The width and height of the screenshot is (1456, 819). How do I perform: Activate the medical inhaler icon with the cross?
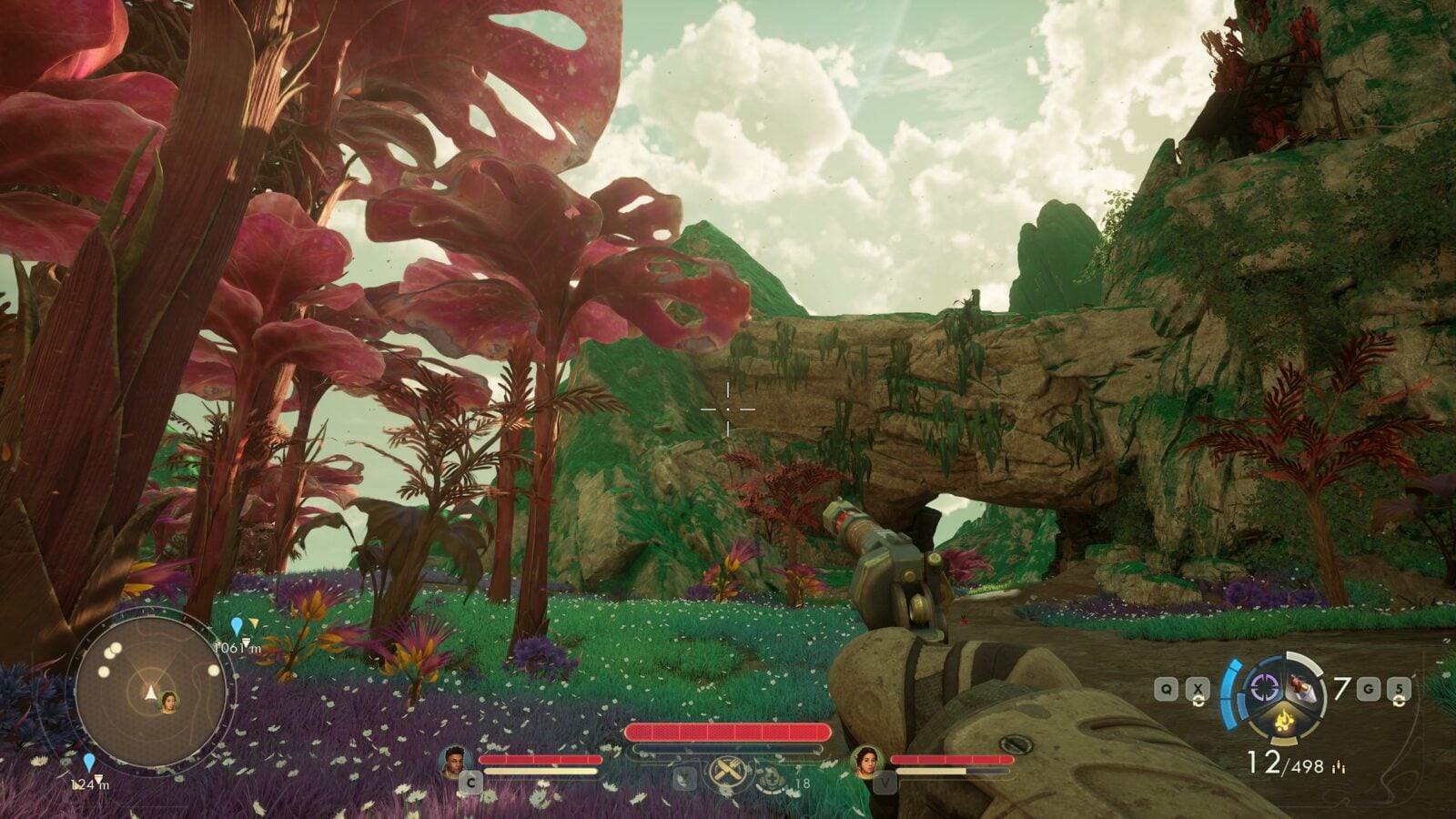773,778
